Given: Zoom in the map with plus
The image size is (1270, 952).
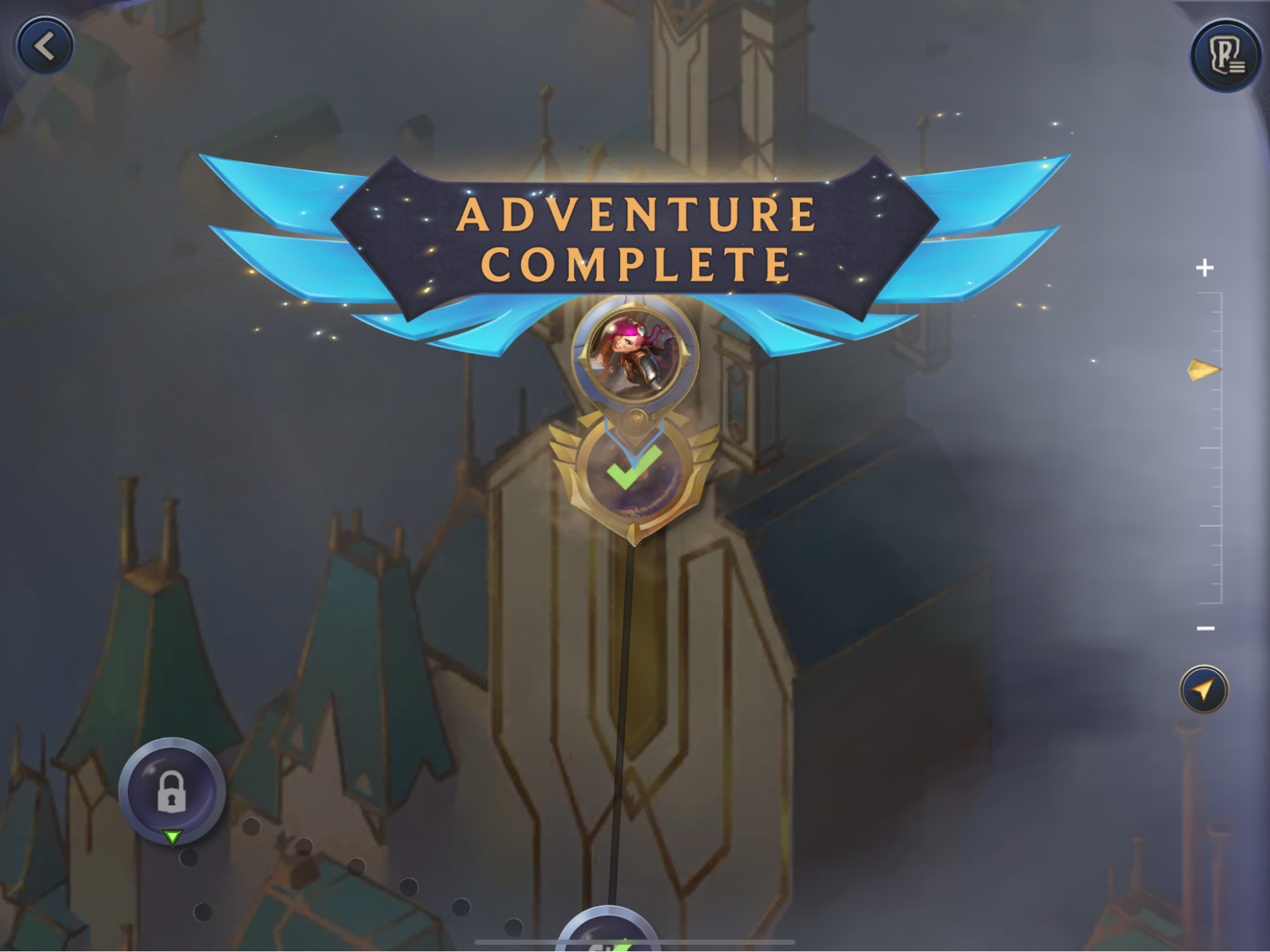Looking at the screenshot, I should tap(1205, 268).
